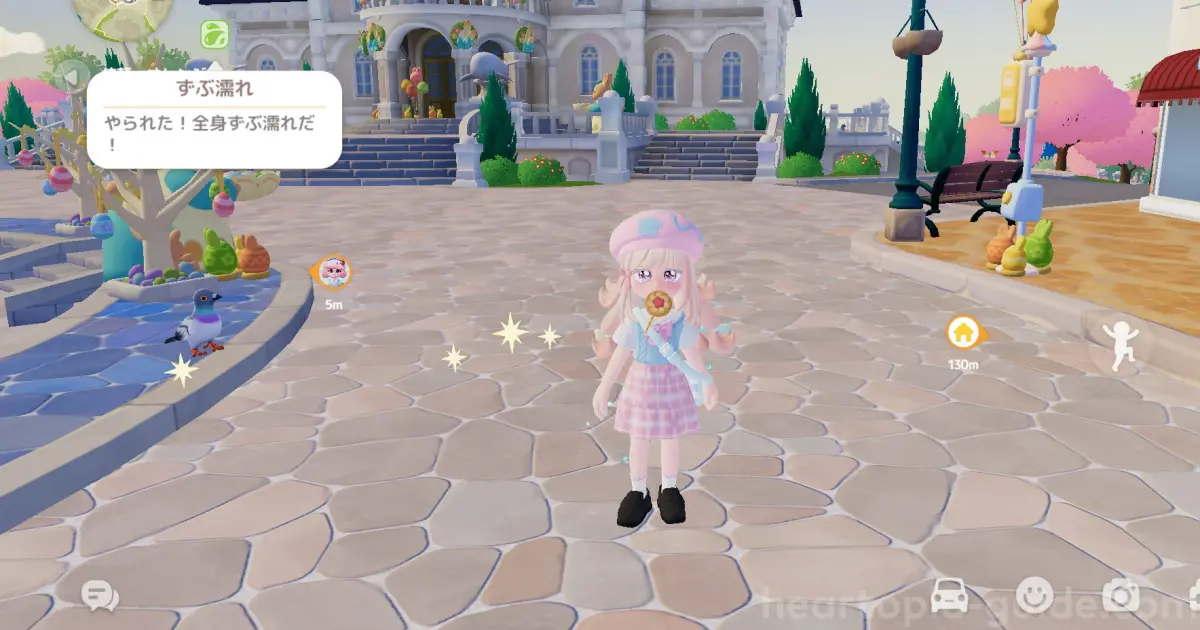The height and width of the screenshot is (630, 1200).
Task: Open the chat speech bubble icon
Action: click(99, 597)
